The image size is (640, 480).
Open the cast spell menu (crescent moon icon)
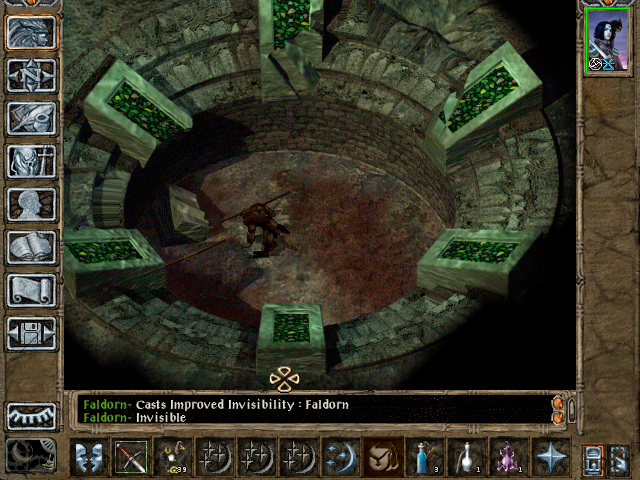[x=340, y=457]
